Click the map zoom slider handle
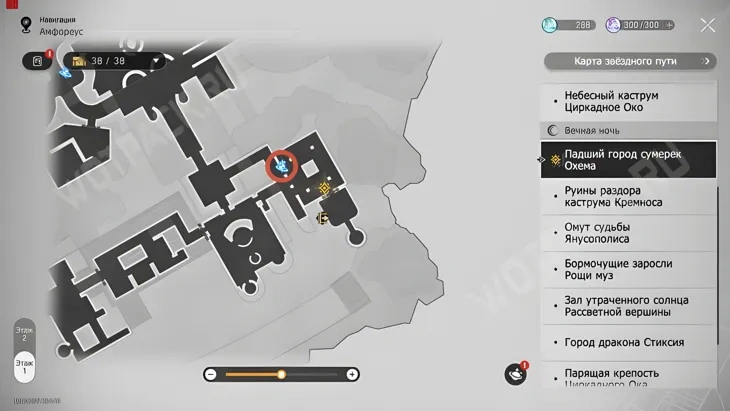Image resolution: width=730 pixels, height=411 pixels. 281,374
